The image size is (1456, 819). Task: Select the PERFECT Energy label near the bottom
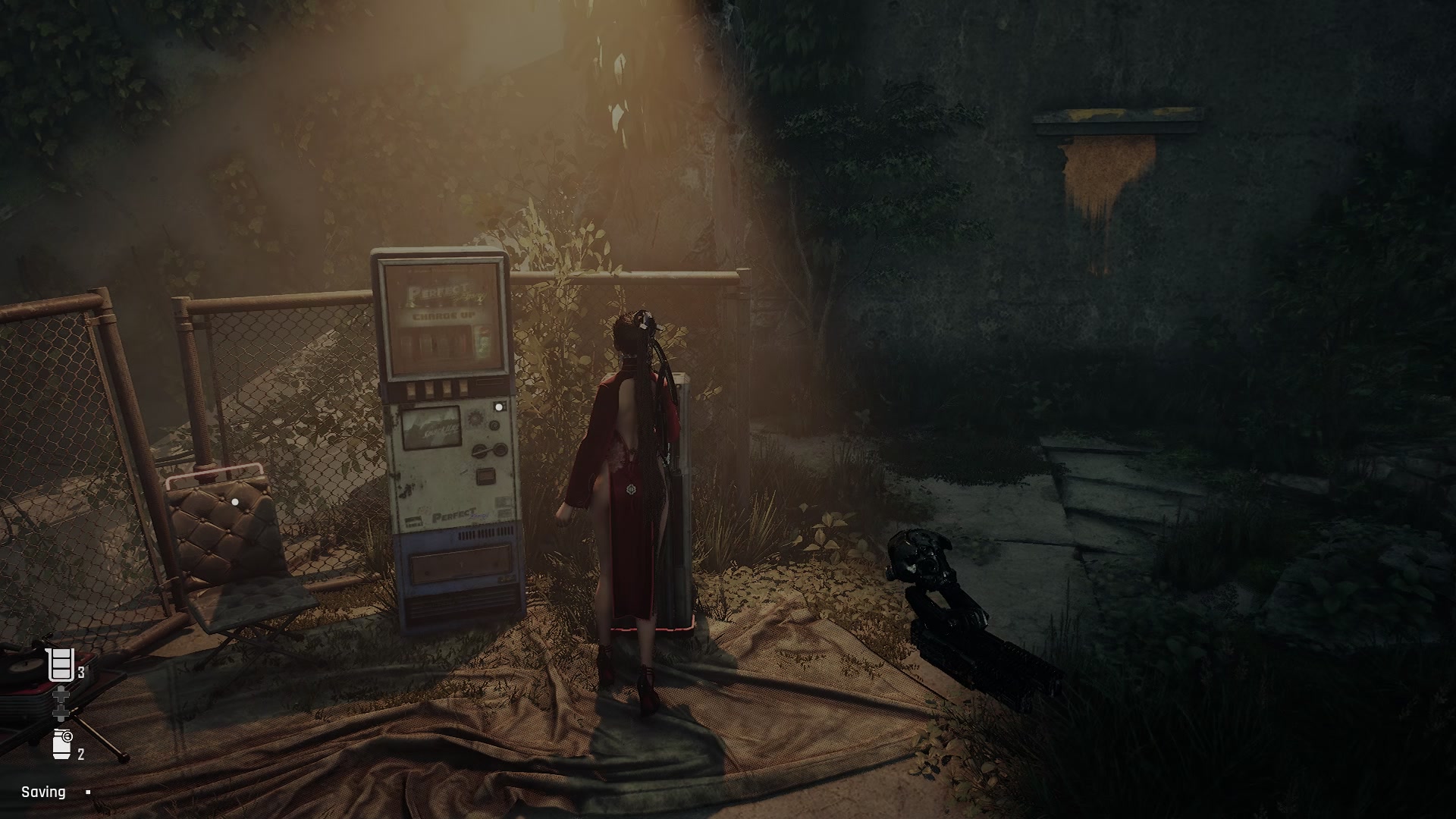pos(454,514)
